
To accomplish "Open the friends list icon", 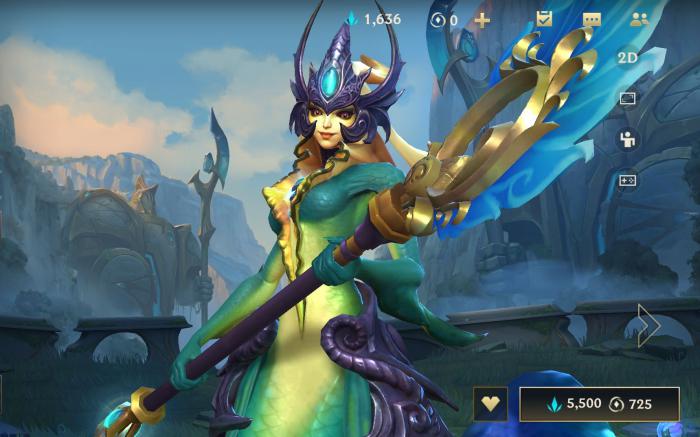I will tap(640, 19).
